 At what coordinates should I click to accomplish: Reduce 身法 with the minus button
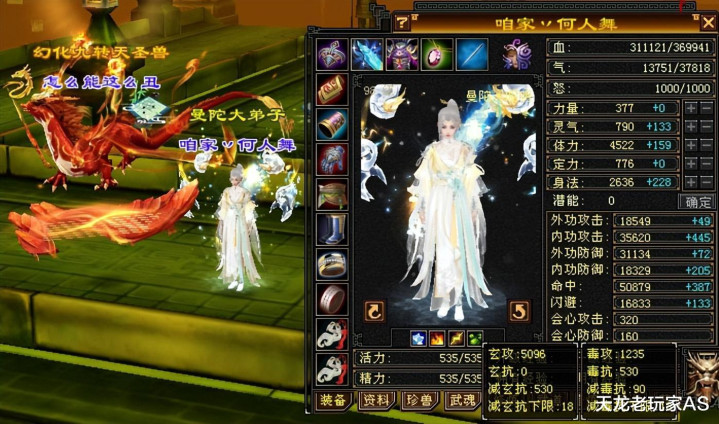706,182
